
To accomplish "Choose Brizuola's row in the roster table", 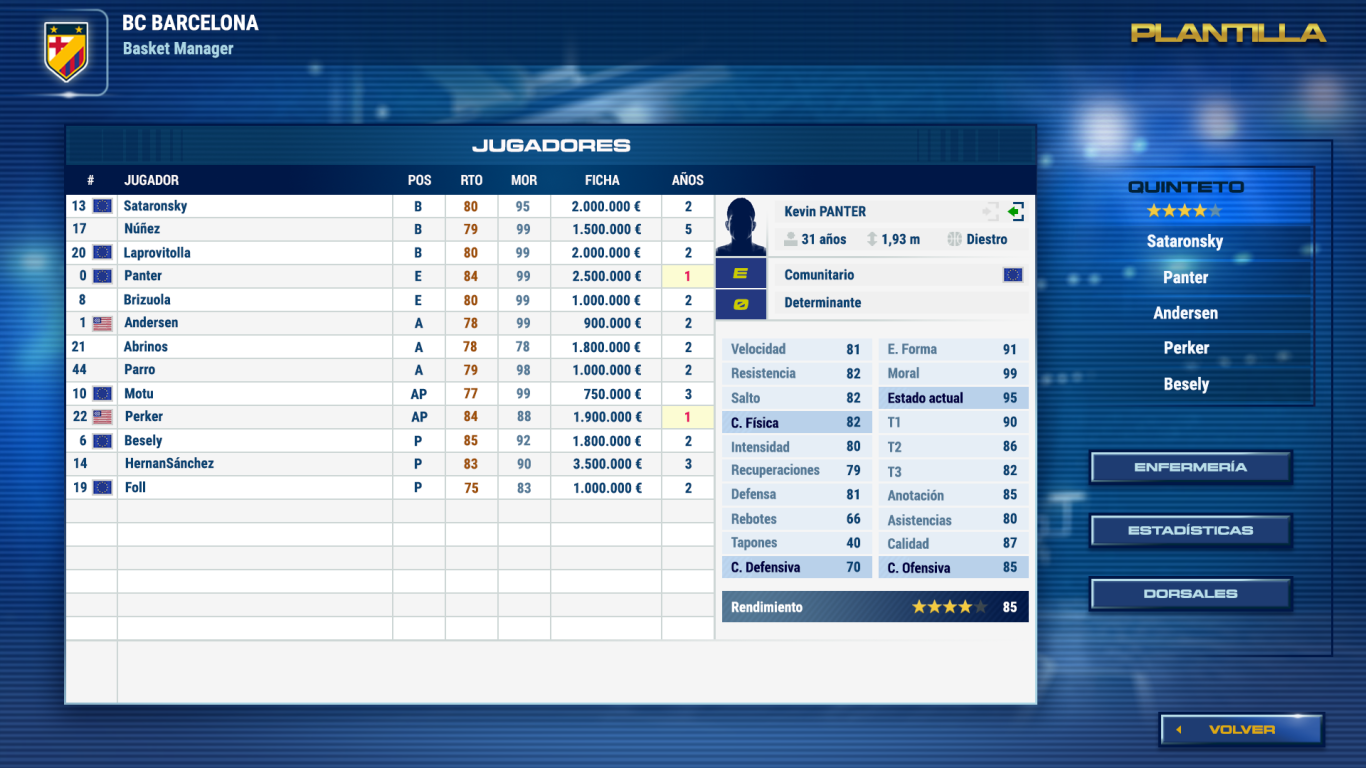I will point(147,300).
